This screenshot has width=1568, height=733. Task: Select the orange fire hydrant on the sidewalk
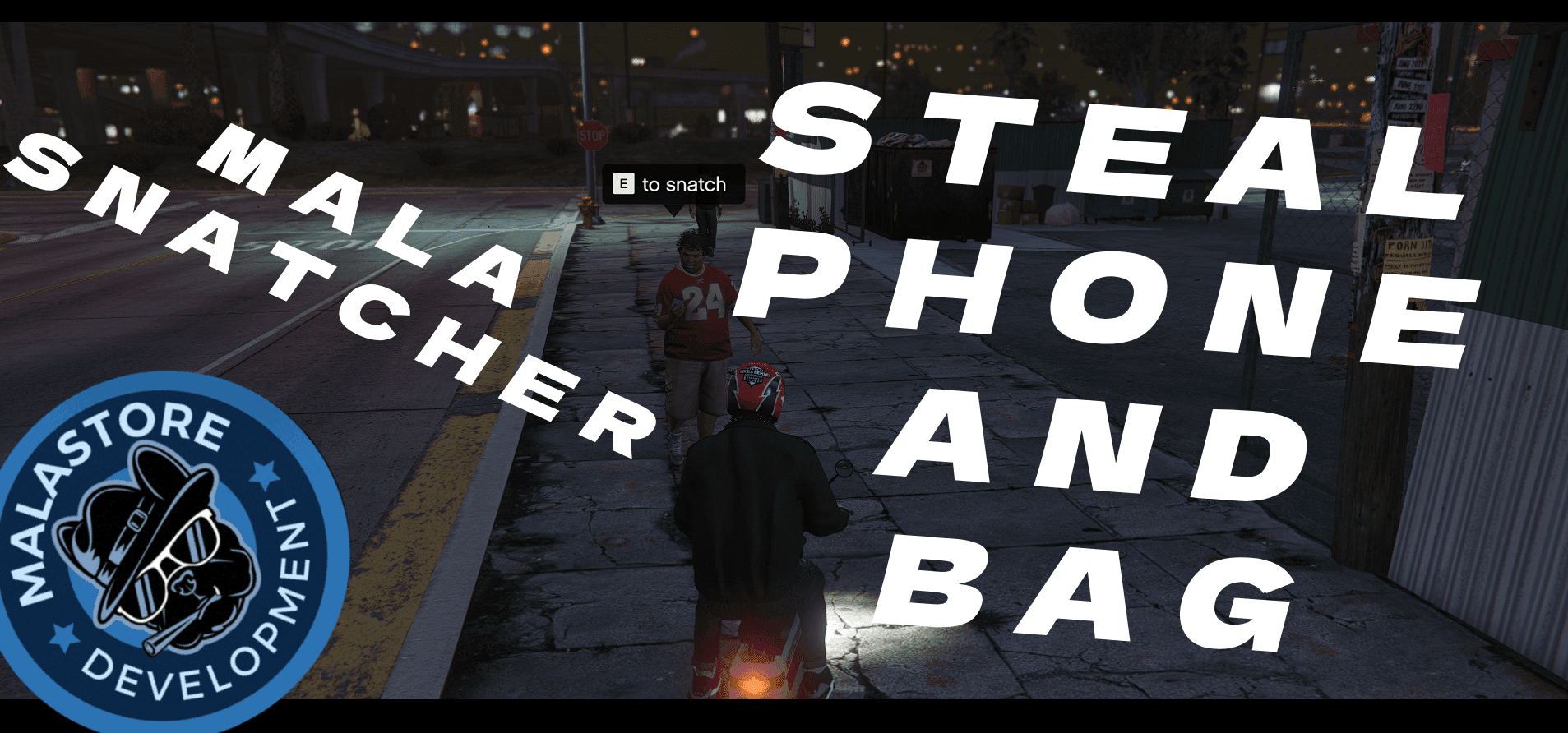pos(589,207)
